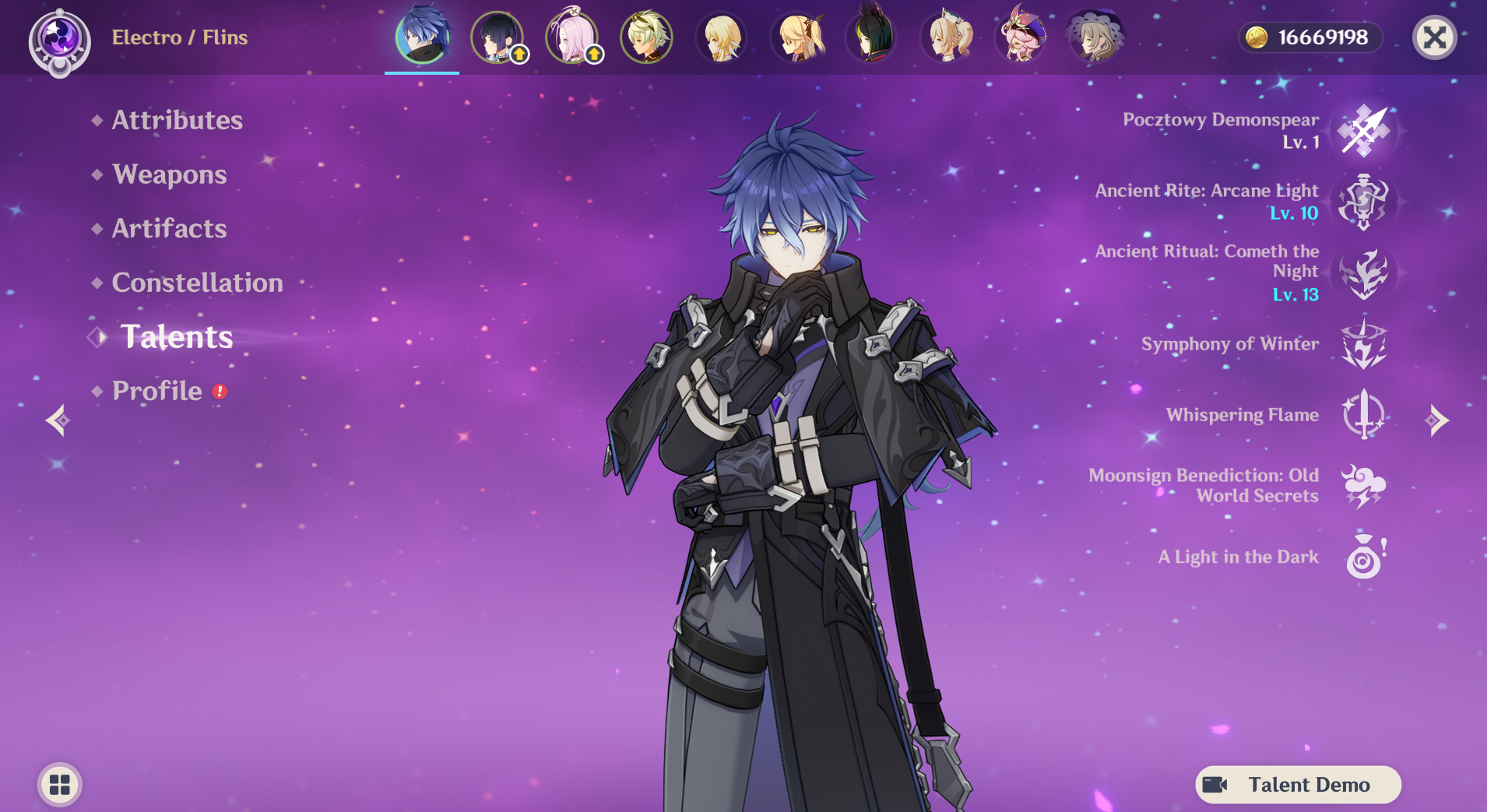1487x812 pixels.
Task: Check the Mora balance counter
Action: pos(1311,37)
